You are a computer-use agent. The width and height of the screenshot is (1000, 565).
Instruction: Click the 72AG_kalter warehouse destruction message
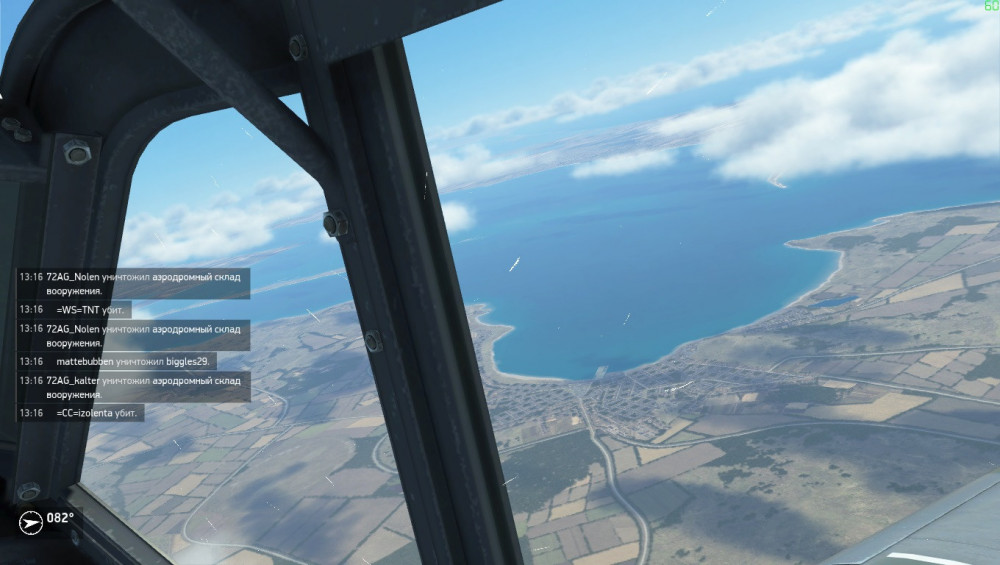point(133,387)
